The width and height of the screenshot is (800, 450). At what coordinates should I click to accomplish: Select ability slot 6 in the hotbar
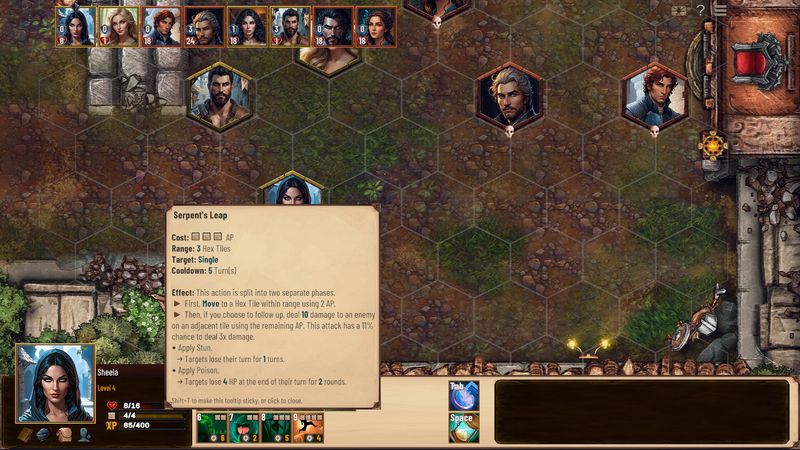pos(212,427)
